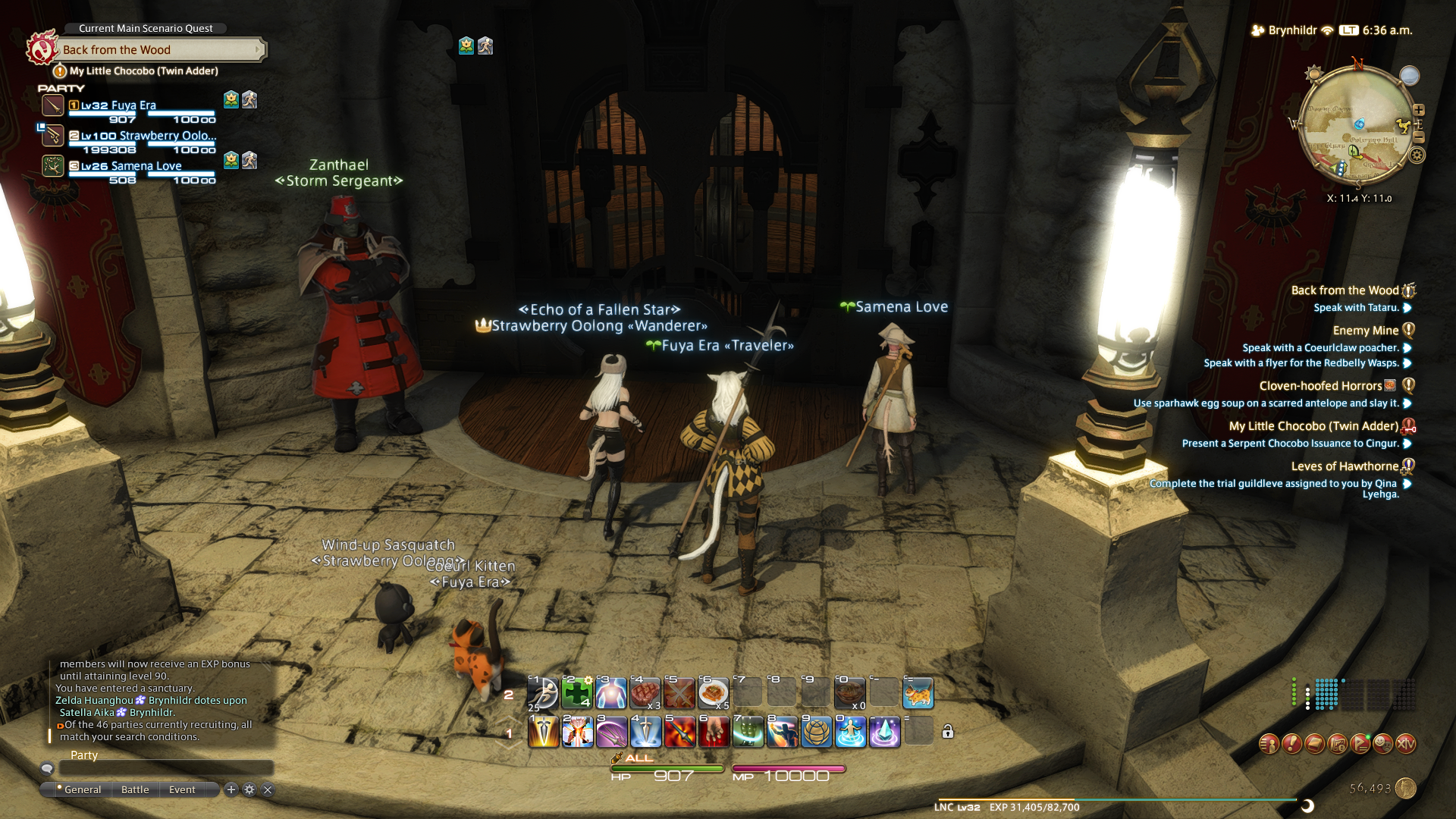Activate the Sprint action icon
The image size is (1456, 819).
pos(543,693)
